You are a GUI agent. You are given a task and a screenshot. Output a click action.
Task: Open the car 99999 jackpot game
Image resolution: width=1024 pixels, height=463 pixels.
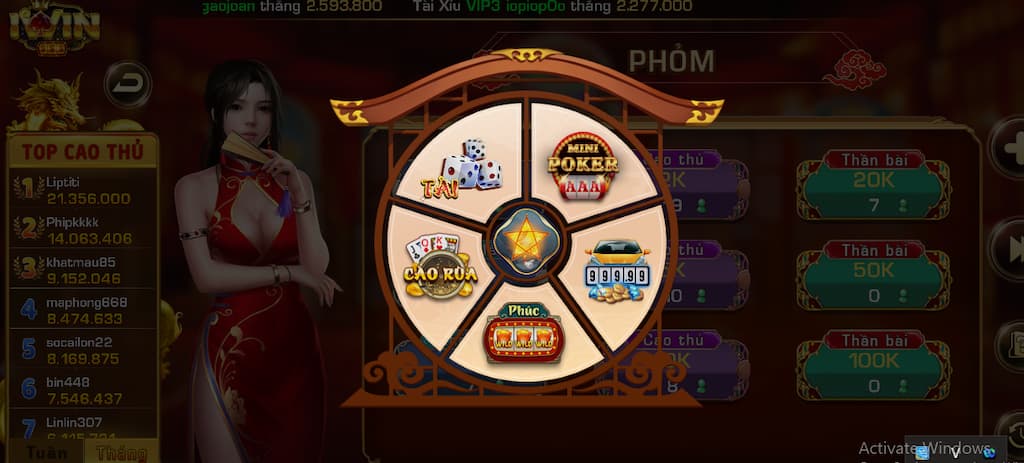611,268
